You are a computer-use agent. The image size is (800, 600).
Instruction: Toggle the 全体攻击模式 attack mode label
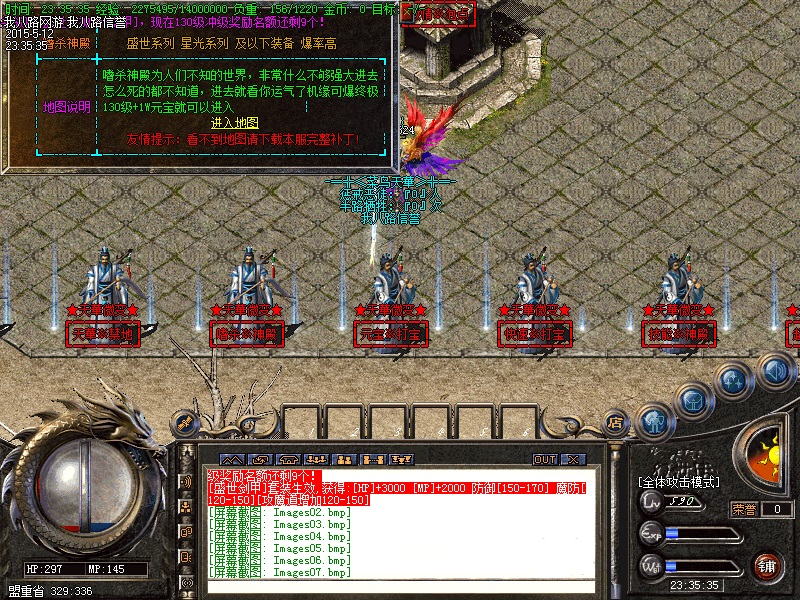tap(679, 482)
